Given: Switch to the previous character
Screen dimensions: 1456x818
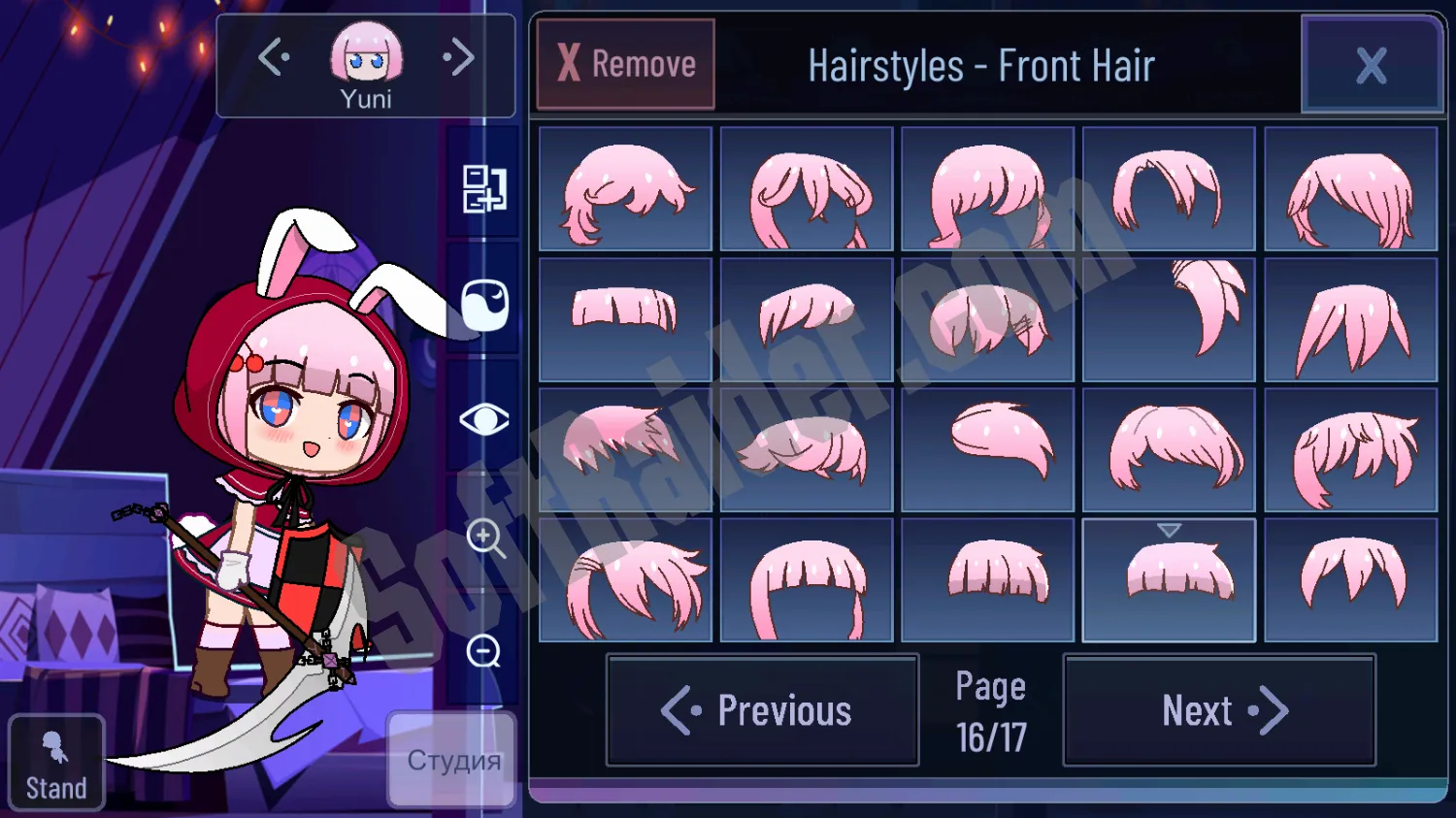Looking at the screenshot, I should [274, 57].
